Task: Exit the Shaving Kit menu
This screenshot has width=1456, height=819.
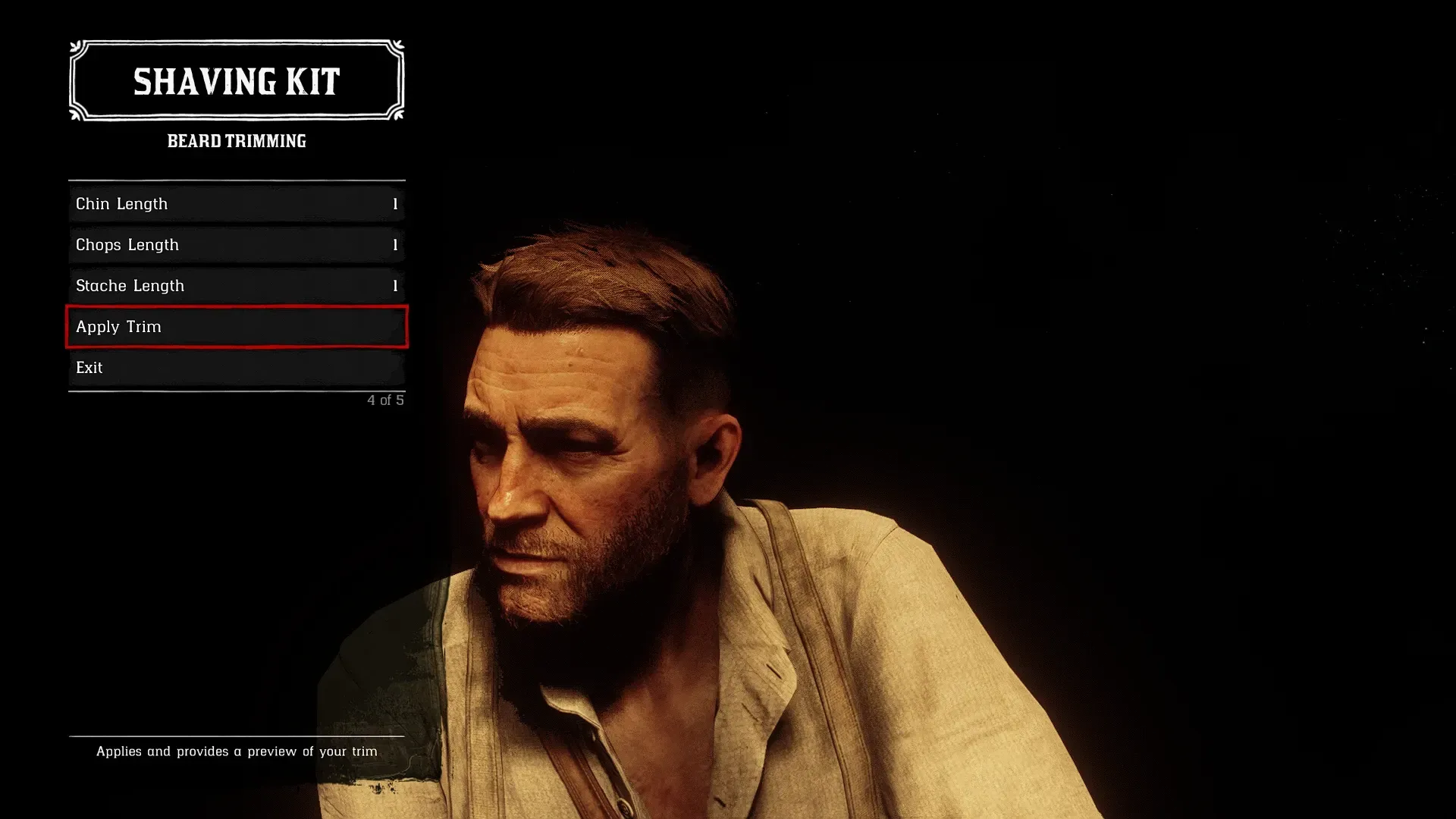Action: pos(236,368)
